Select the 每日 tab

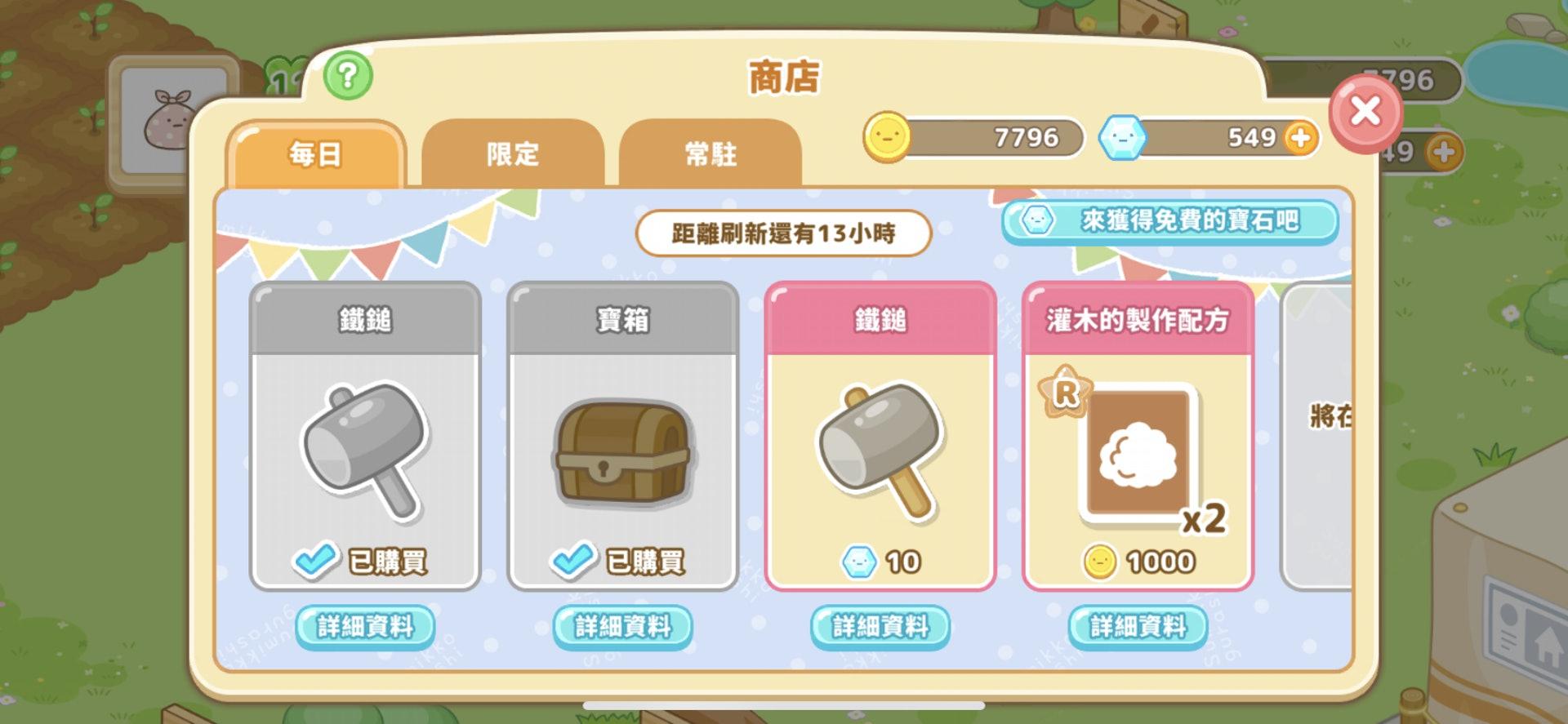pos(317,153)
